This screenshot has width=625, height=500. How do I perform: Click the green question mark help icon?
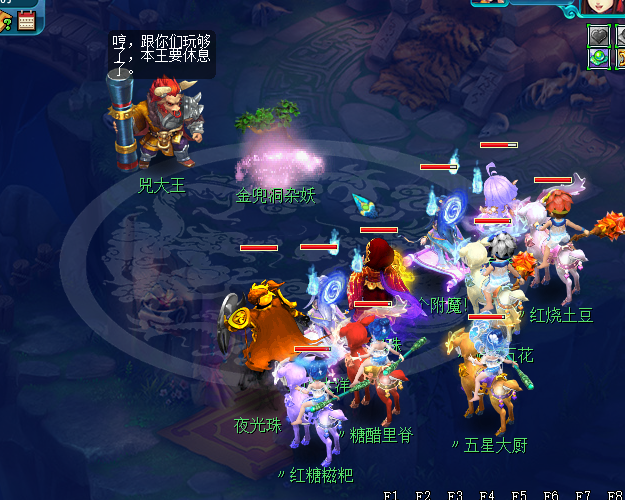[6, 20]
